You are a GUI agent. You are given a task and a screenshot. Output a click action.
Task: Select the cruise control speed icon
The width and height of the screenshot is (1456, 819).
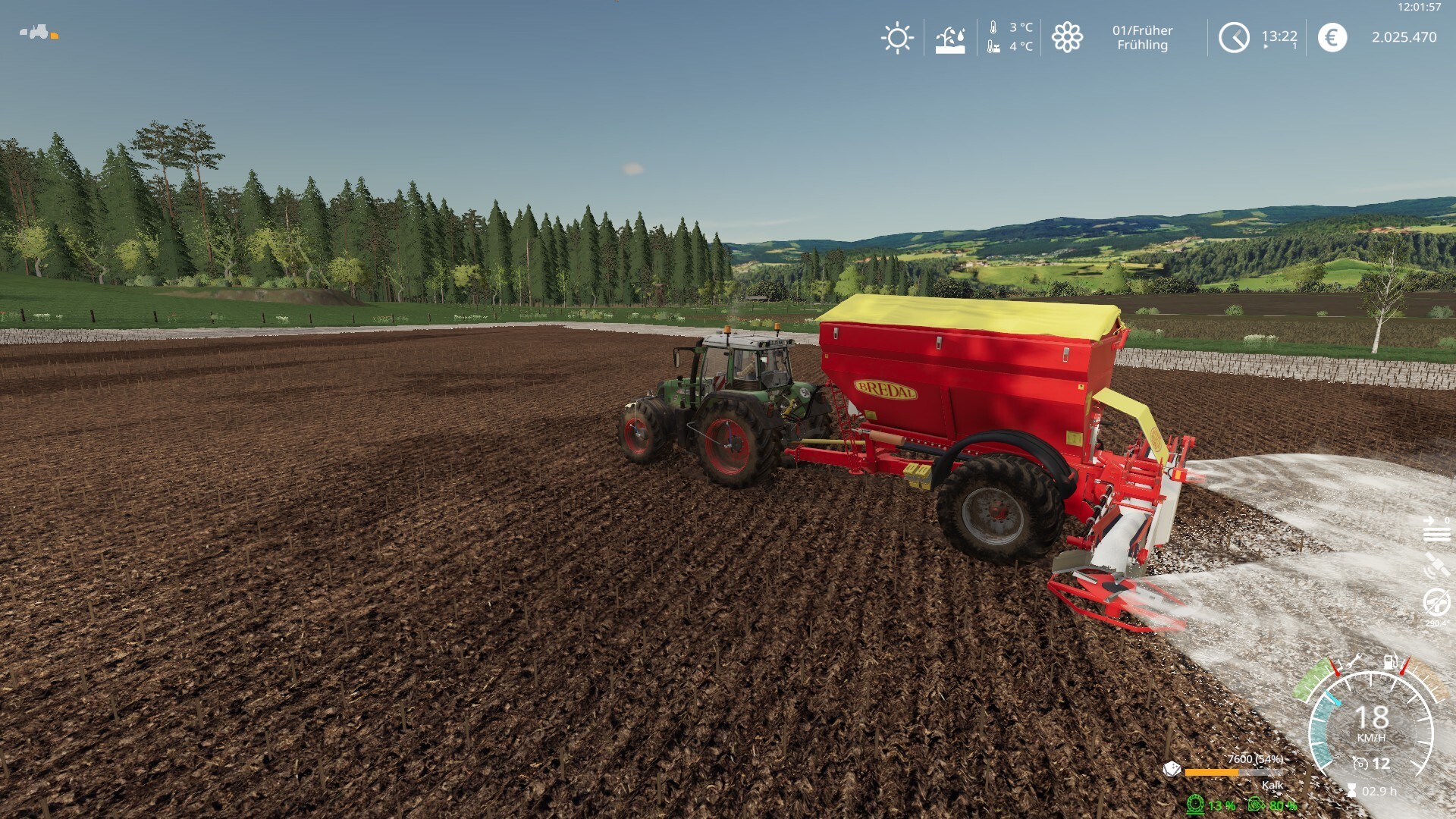click(x=1360, y=764)
